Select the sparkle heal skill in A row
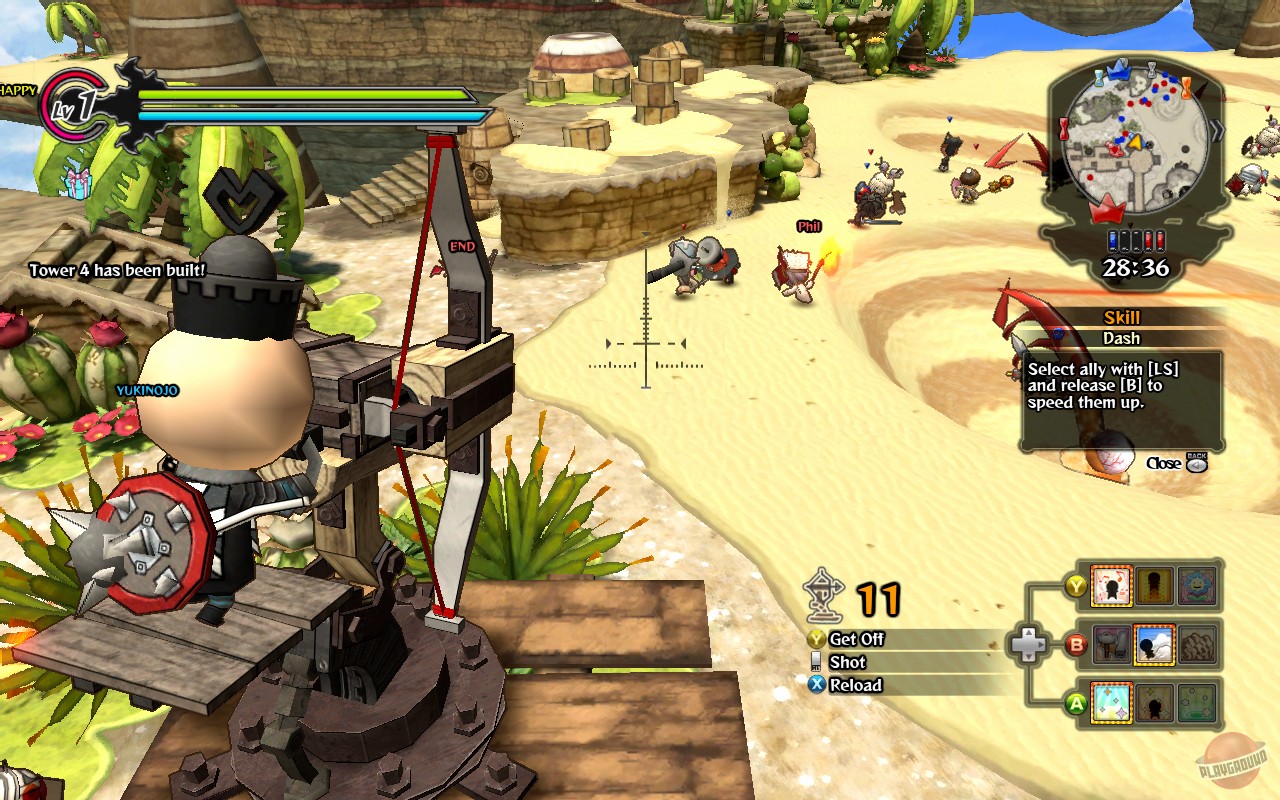The image size is (1280, 800). [x=1110, y=701]
